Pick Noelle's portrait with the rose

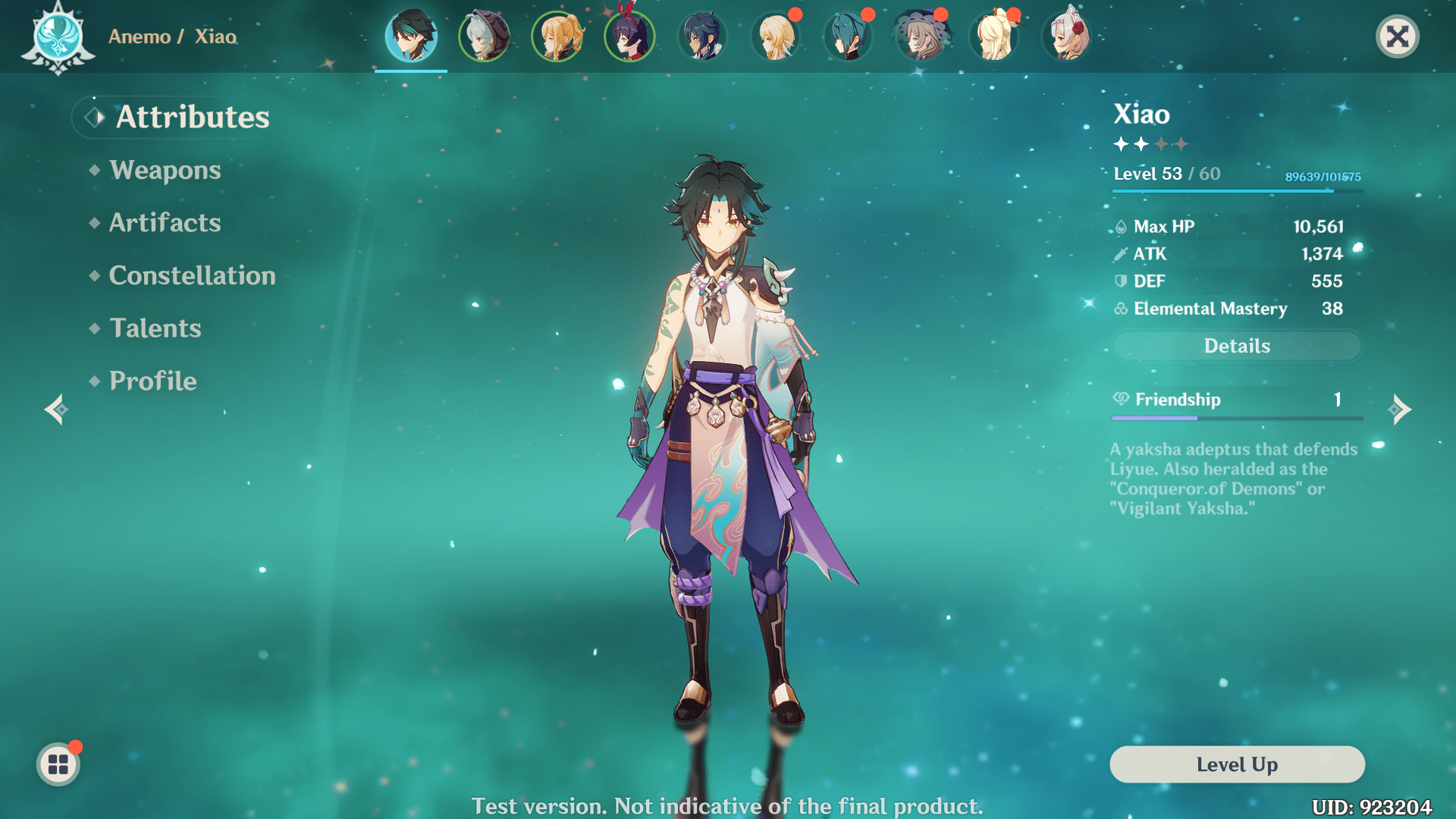[x=1068, y=36]
